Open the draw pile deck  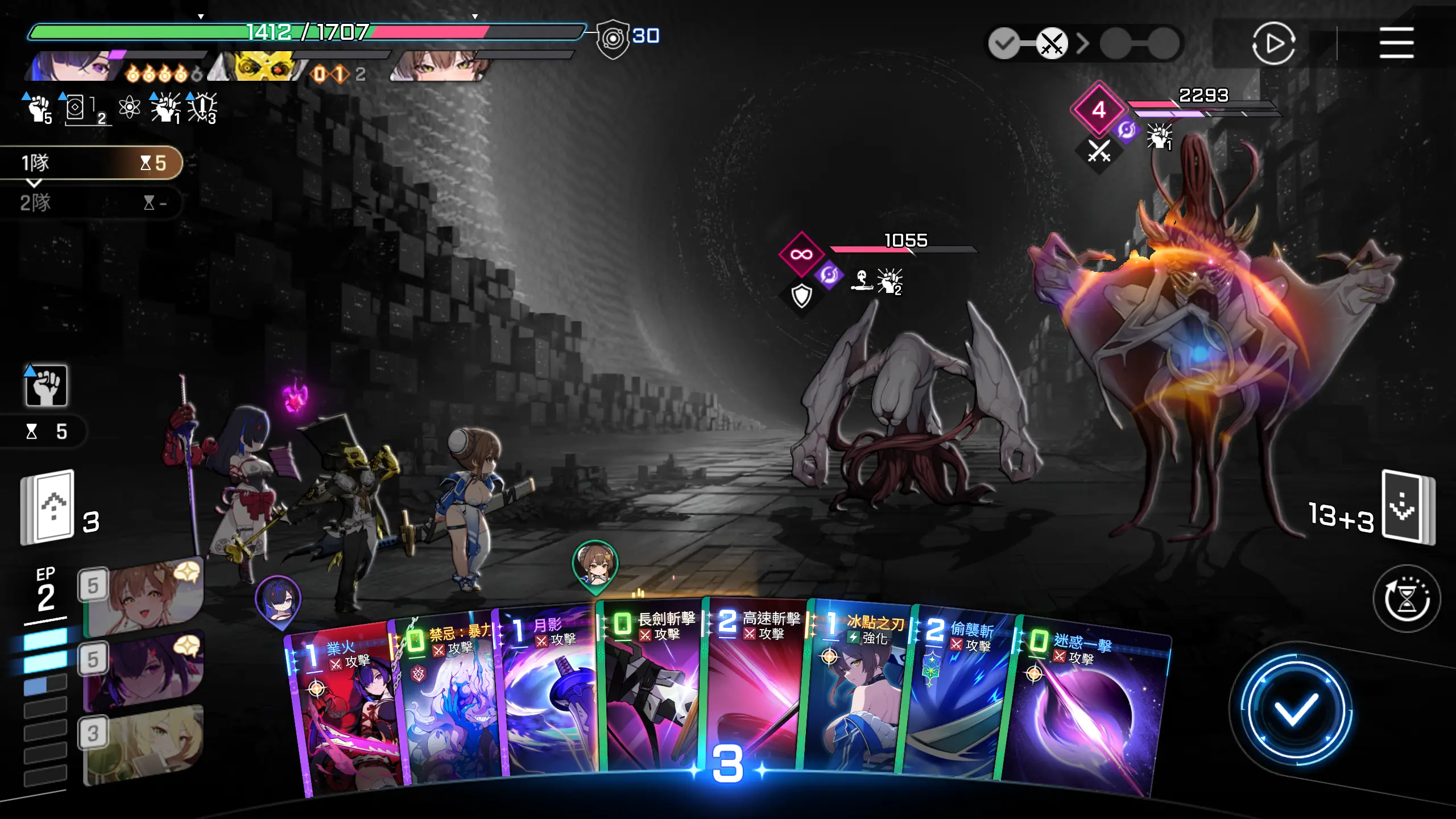coord(48,507)
